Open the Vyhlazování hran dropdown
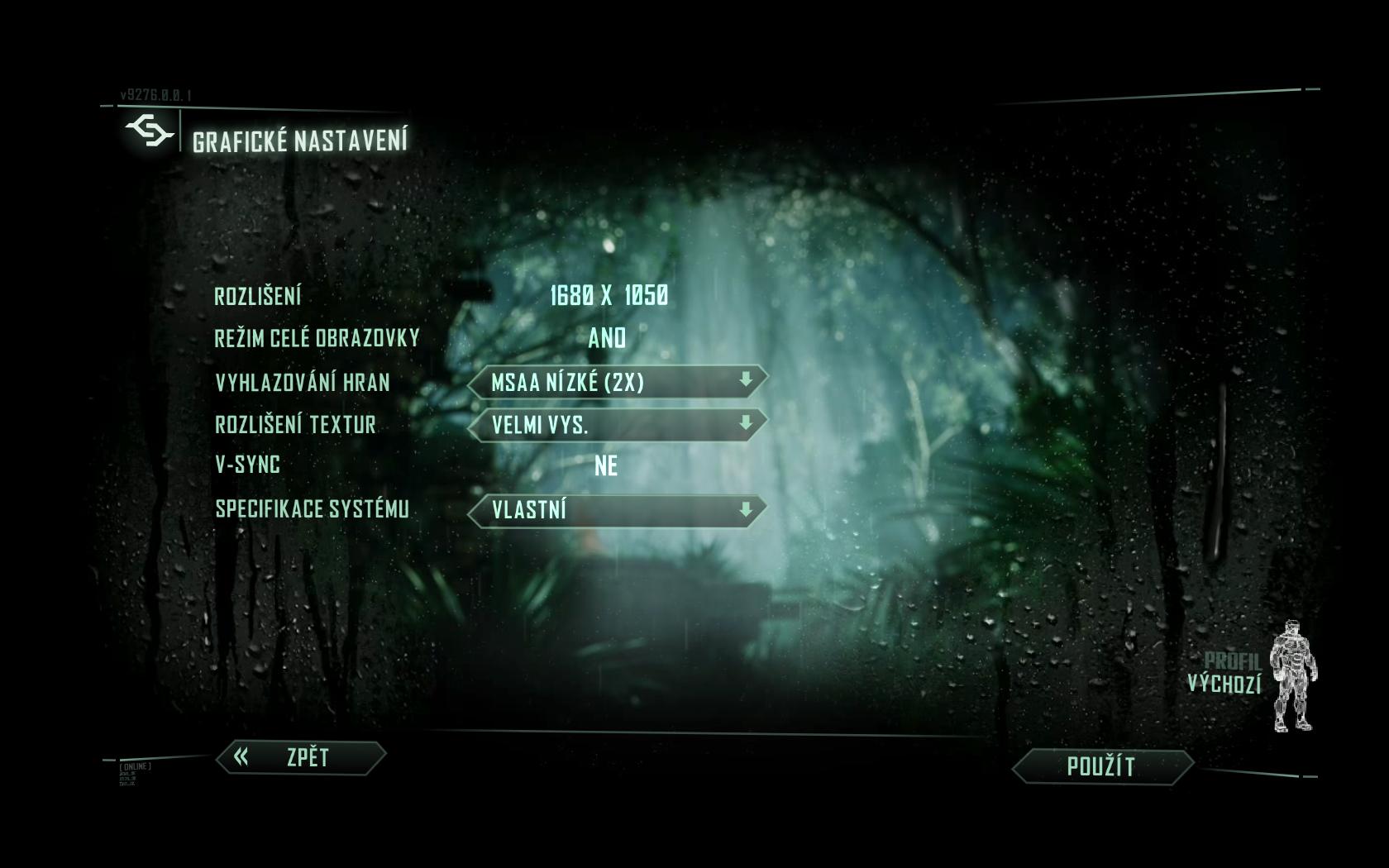 point(617,382)
